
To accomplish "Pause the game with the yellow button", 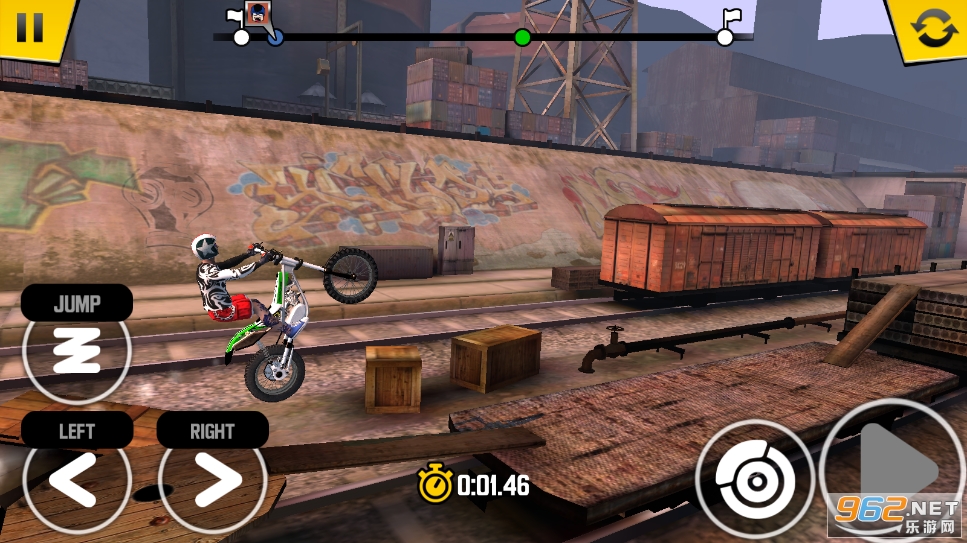I will pos(30,26).
